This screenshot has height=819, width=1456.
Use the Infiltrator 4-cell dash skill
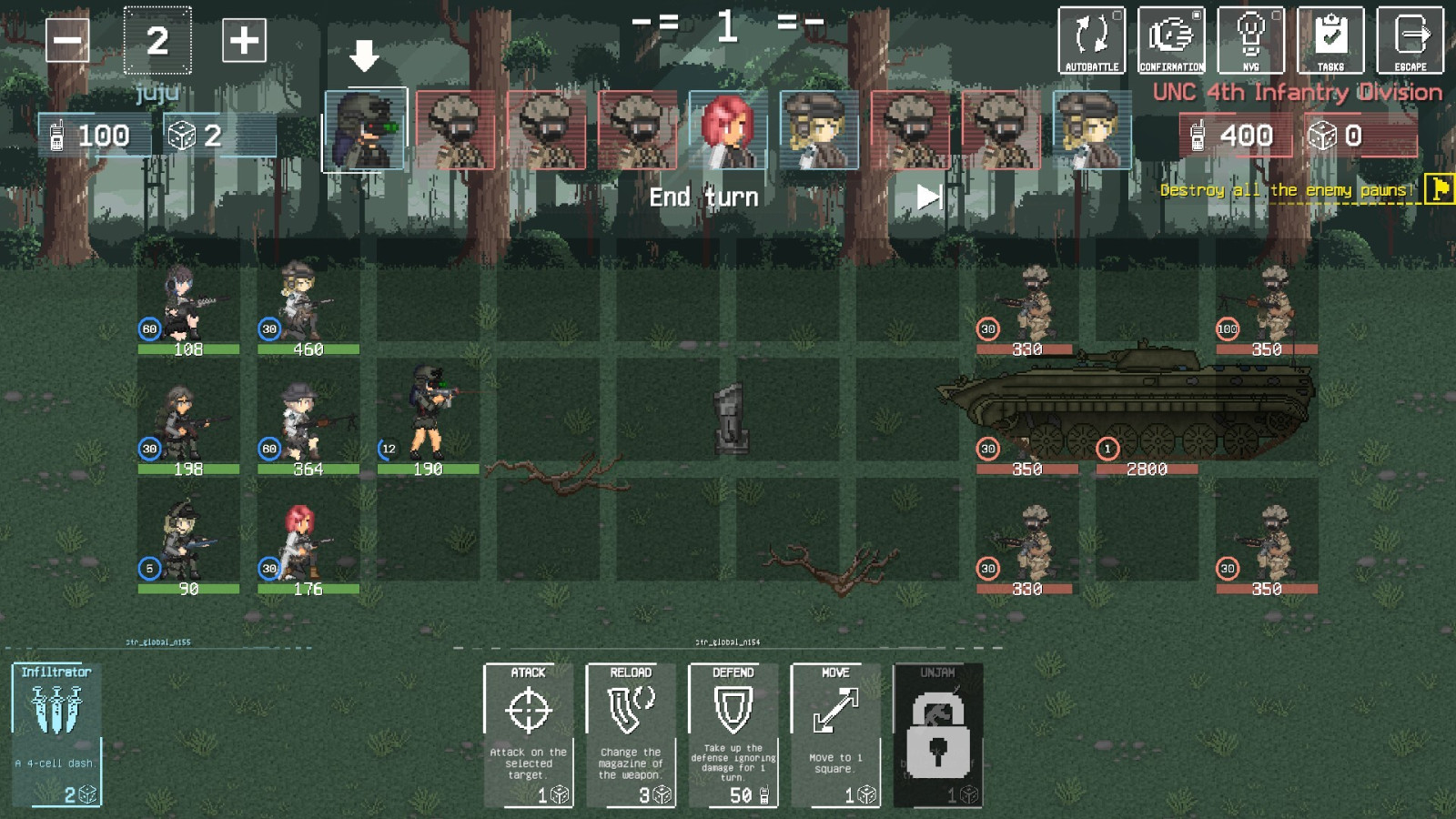pyautogui.click(x=56, y=735)
